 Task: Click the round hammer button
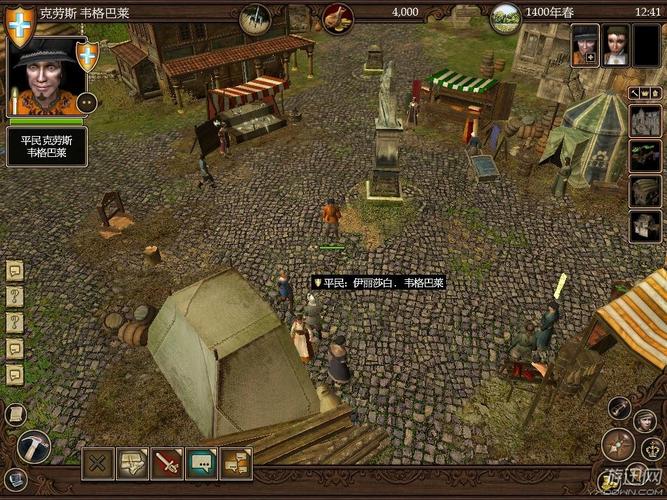(x=32, y=446)
